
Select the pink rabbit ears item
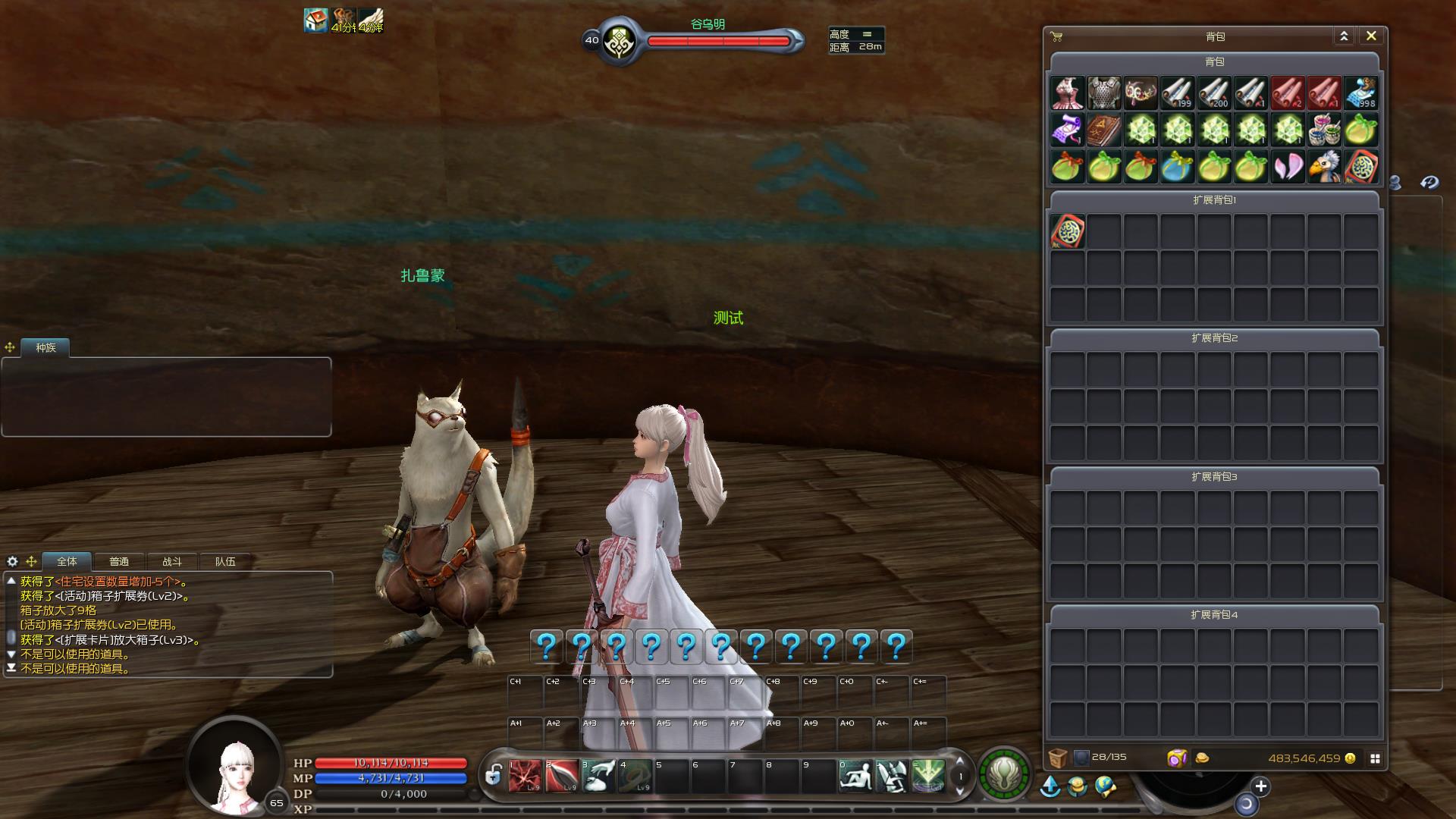1288,167
